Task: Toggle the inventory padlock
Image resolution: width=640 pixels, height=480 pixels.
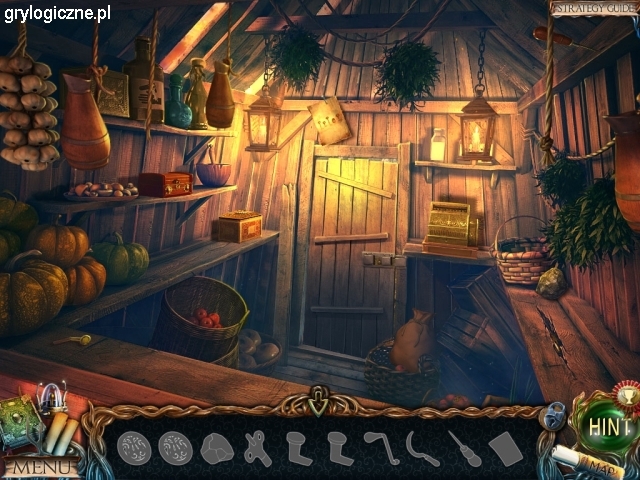Action: 555,414
